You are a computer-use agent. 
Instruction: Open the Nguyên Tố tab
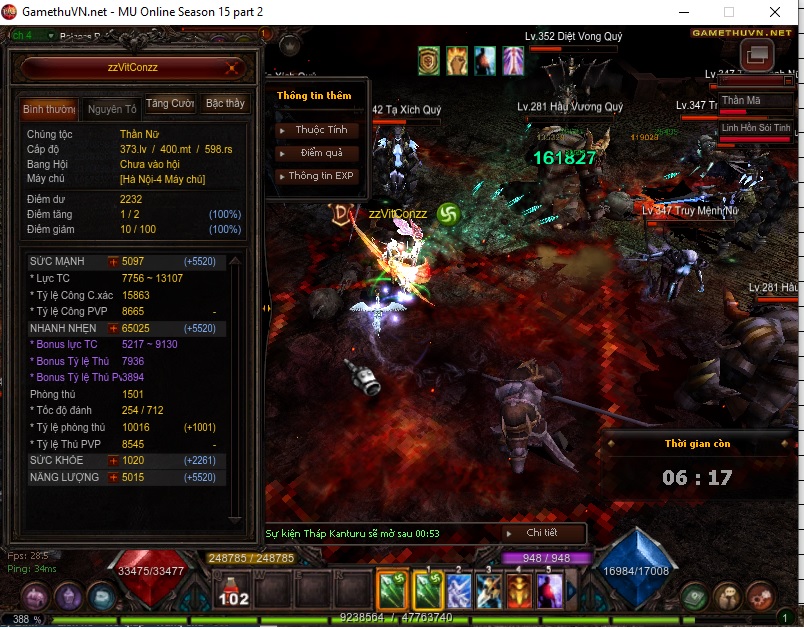[111, 108]
